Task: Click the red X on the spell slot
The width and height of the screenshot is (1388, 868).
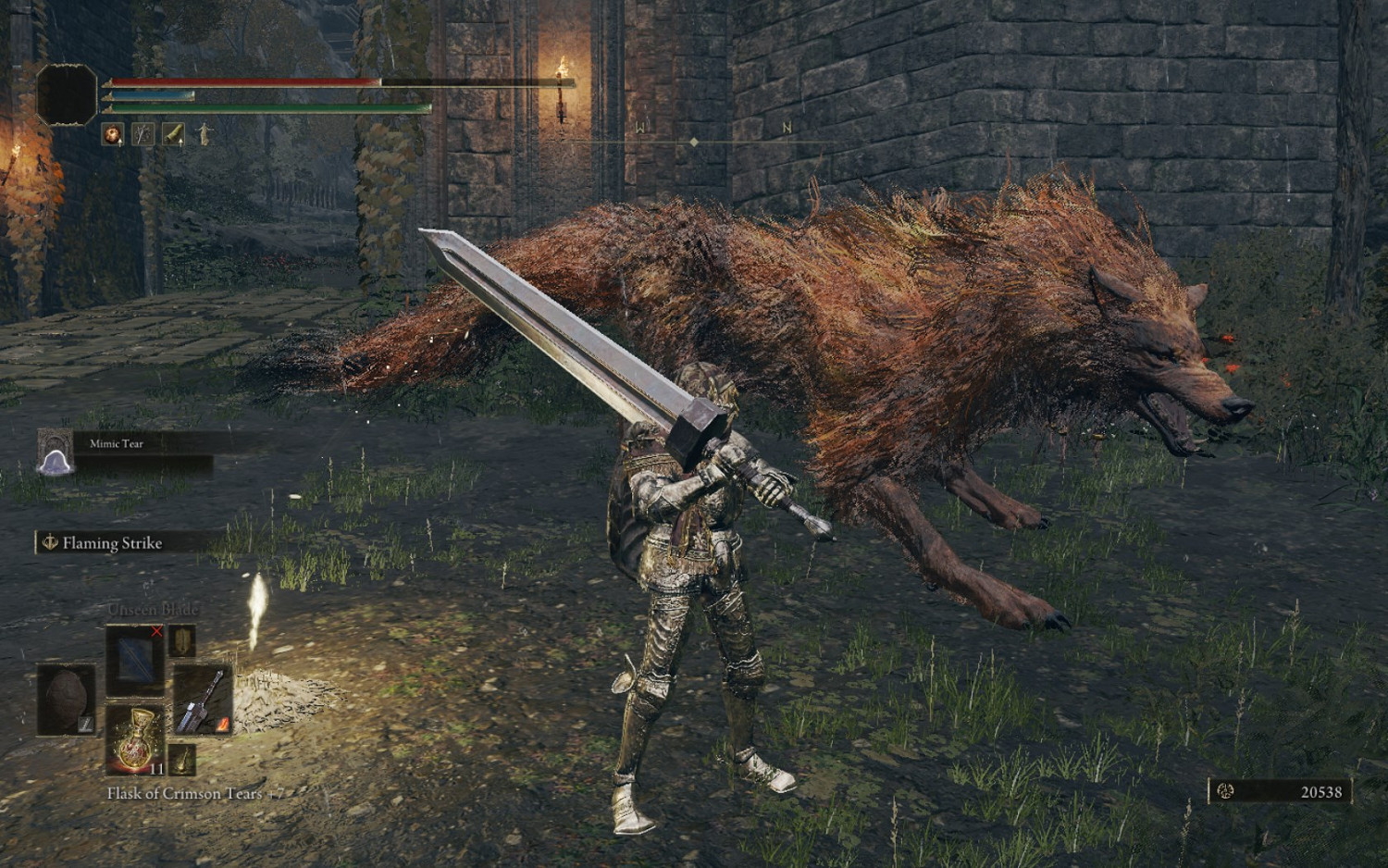Action: tap(156, 631)
